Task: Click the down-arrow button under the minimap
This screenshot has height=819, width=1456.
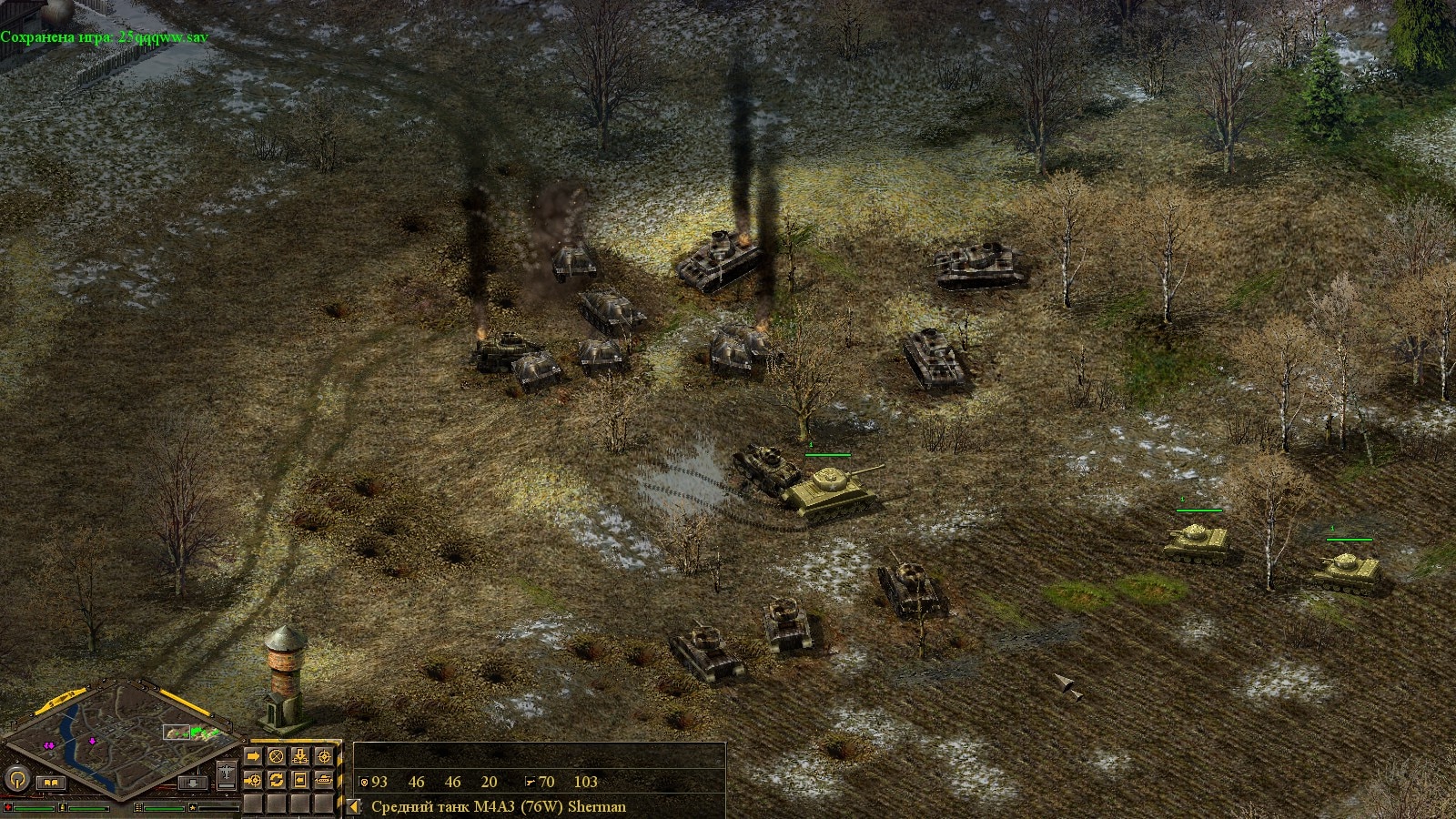Action: click(x=191, y=782)
